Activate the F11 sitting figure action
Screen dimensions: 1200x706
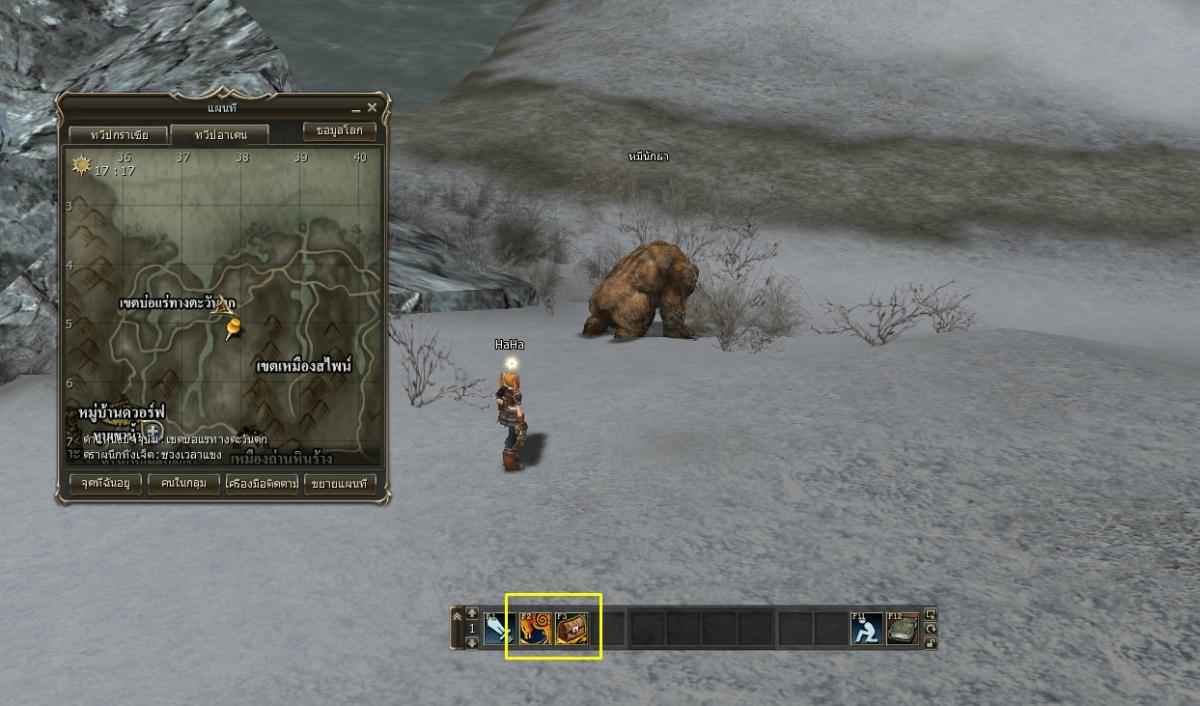(x=866, y=628)
